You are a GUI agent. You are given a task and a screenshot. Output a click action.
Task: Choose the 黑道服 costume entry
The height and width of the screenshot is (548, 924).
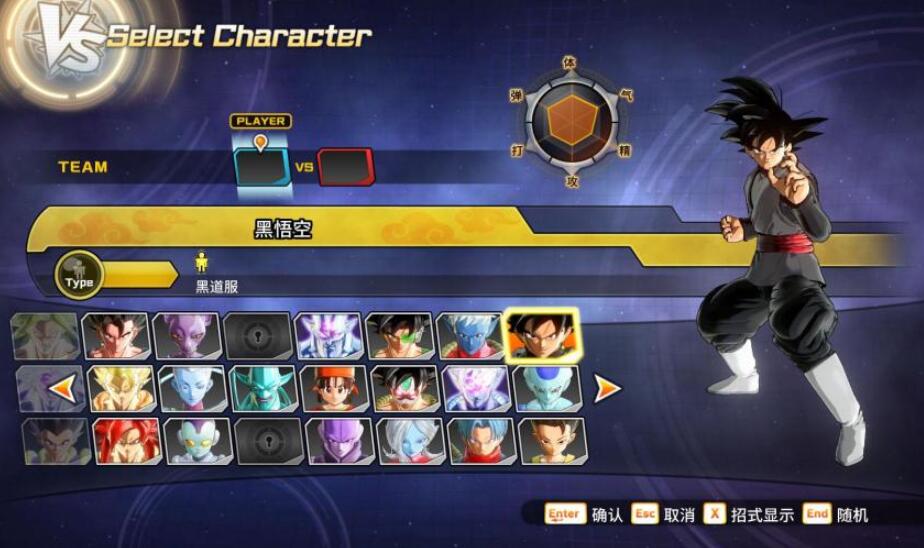[x=216, y=286]
